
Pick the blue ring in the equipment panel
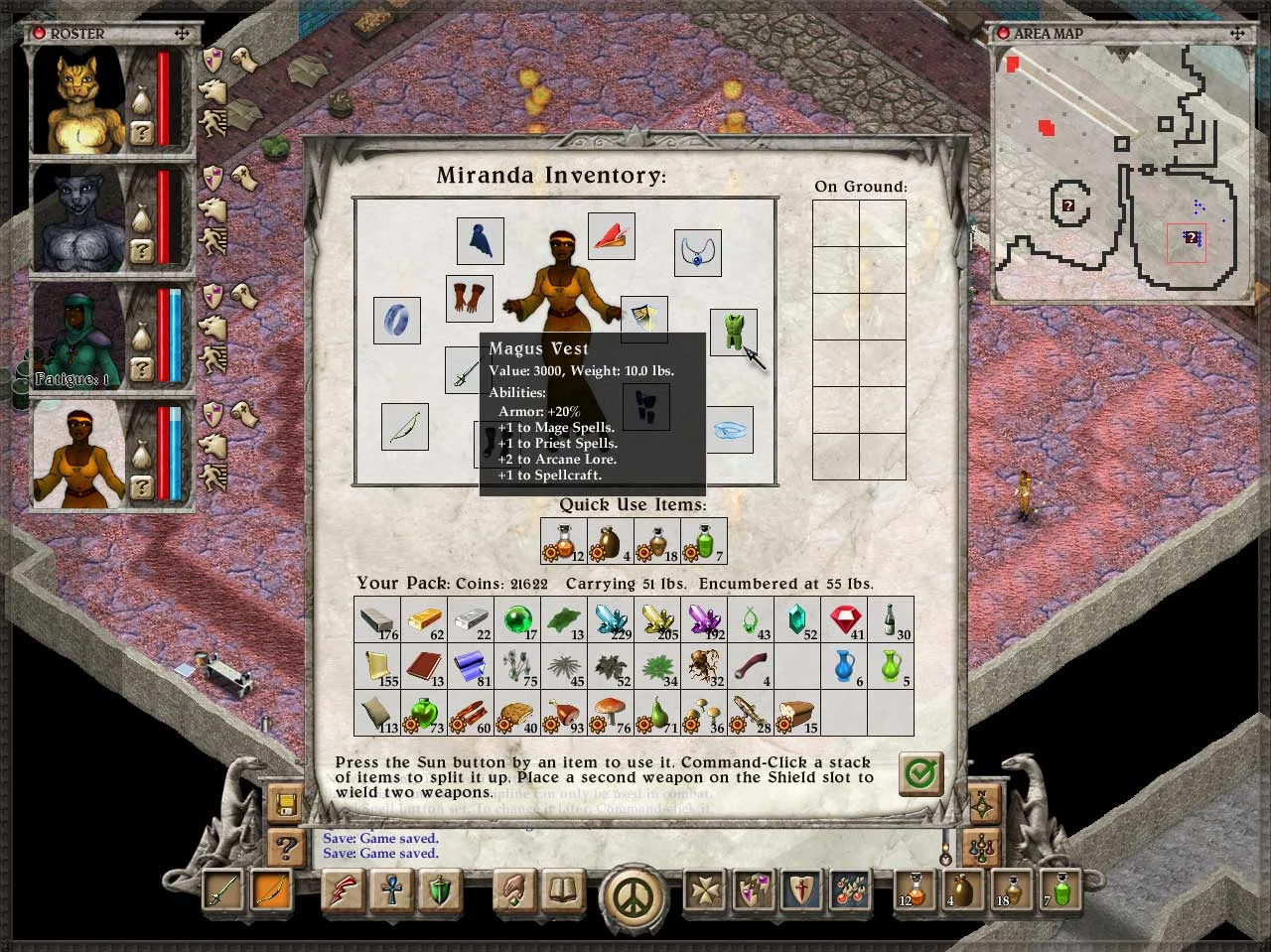coord(396,321)
